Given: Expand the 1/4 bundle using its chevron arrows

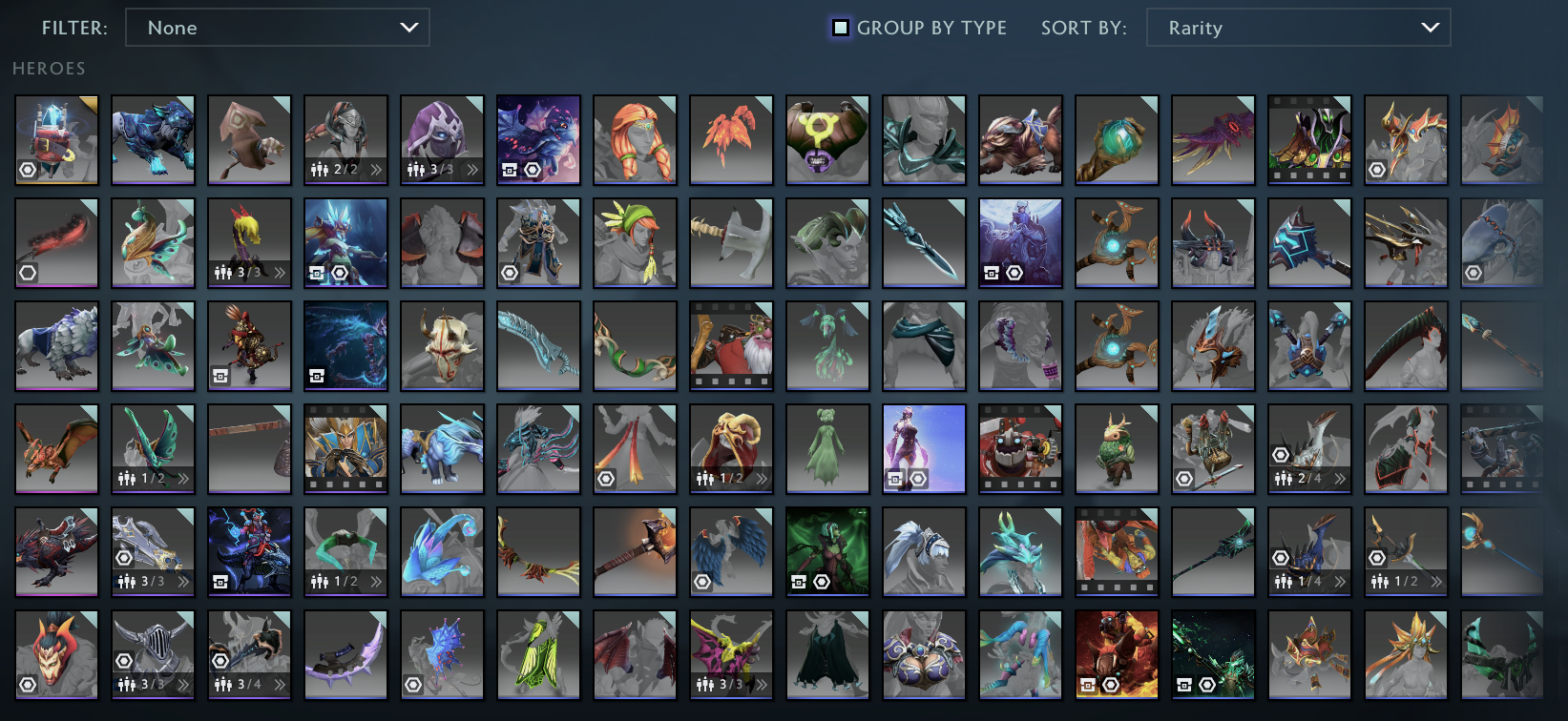Looking at the screenshot, I should [1341, 580].
